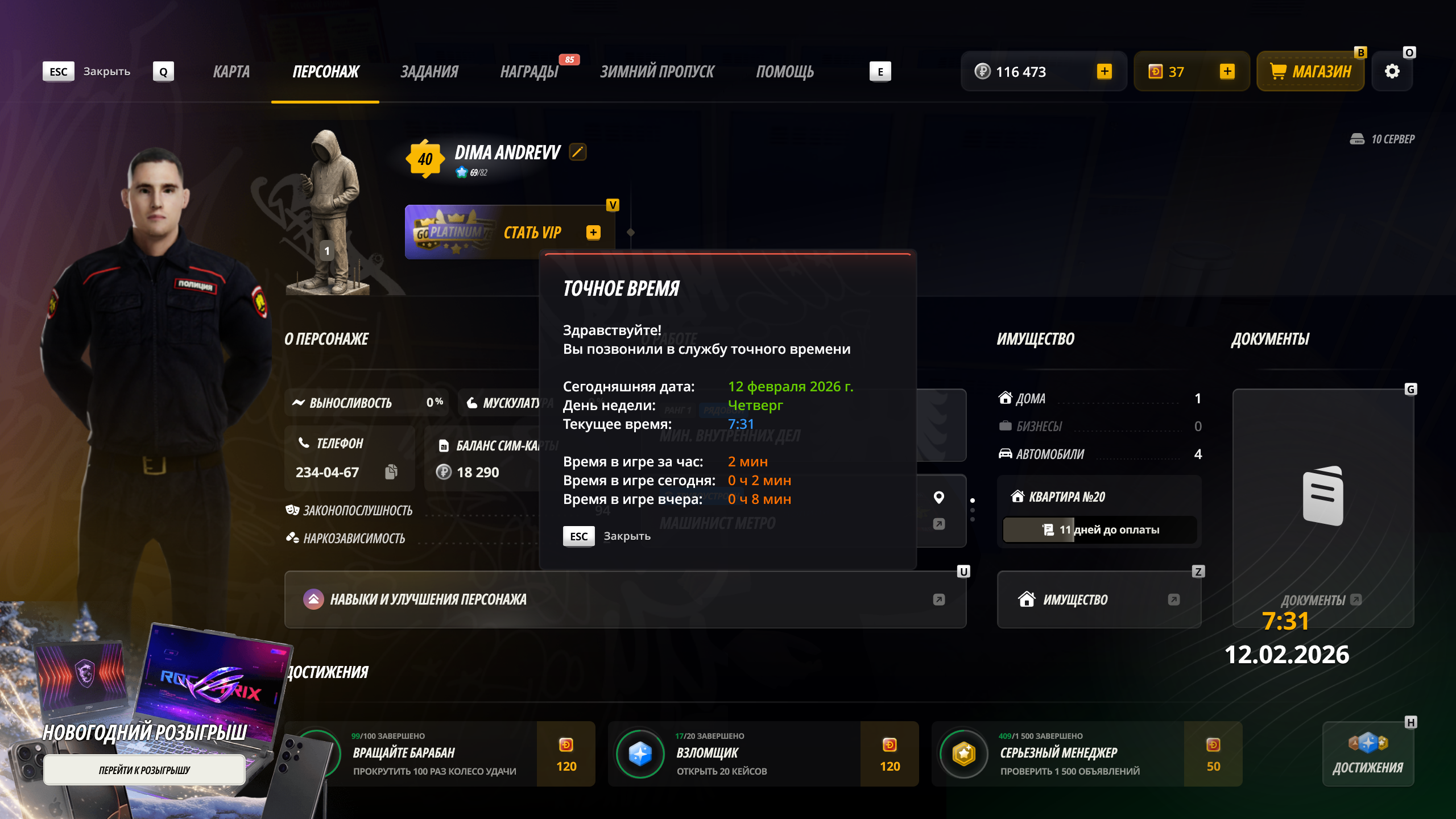Switch to the Помощь tab
The height and width of the screenshot is (819, 1456).
coord(785,72)
